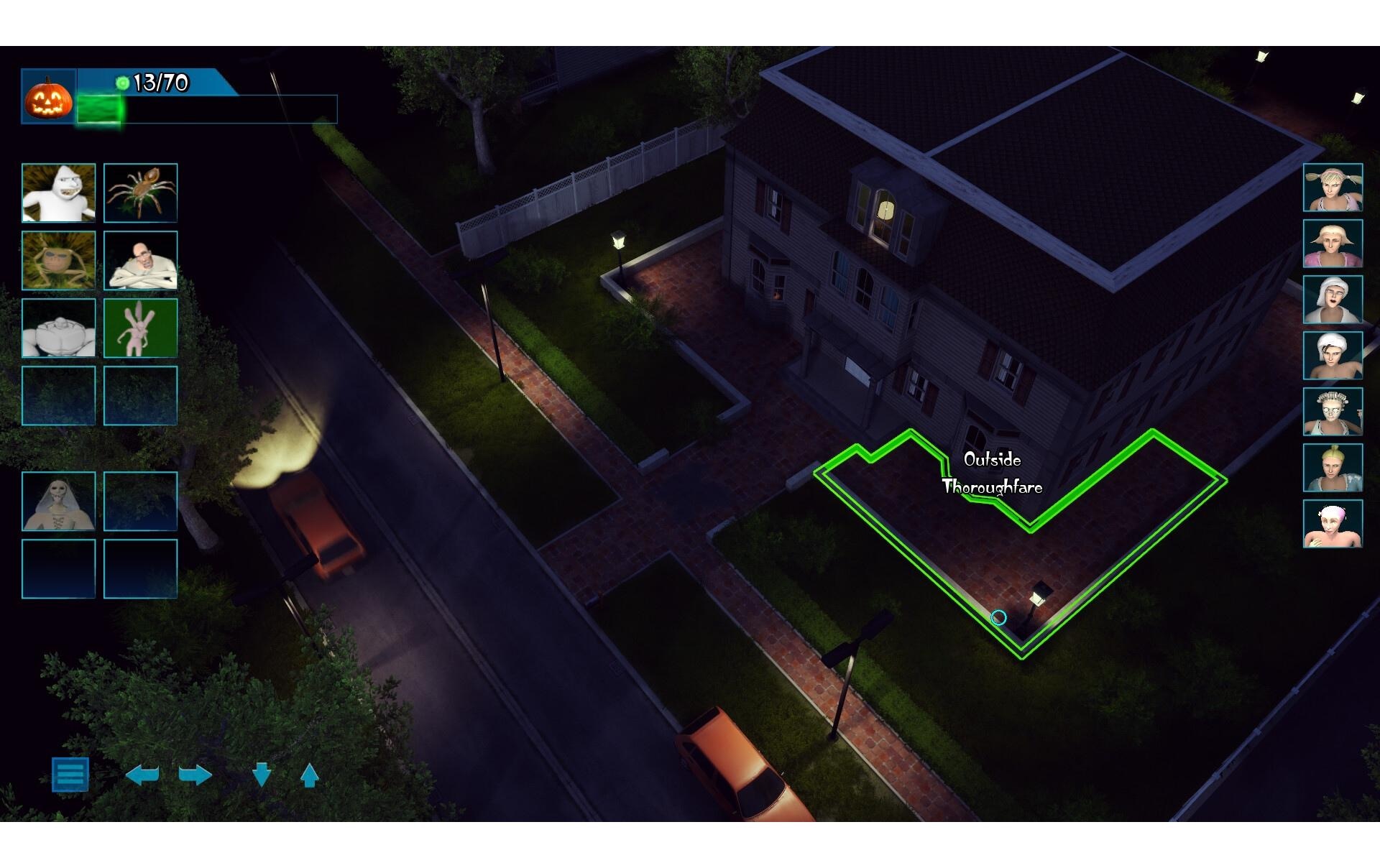Select the girl with white towel turban
This screenshot has width=1380, height=868.
[1333, 356]
